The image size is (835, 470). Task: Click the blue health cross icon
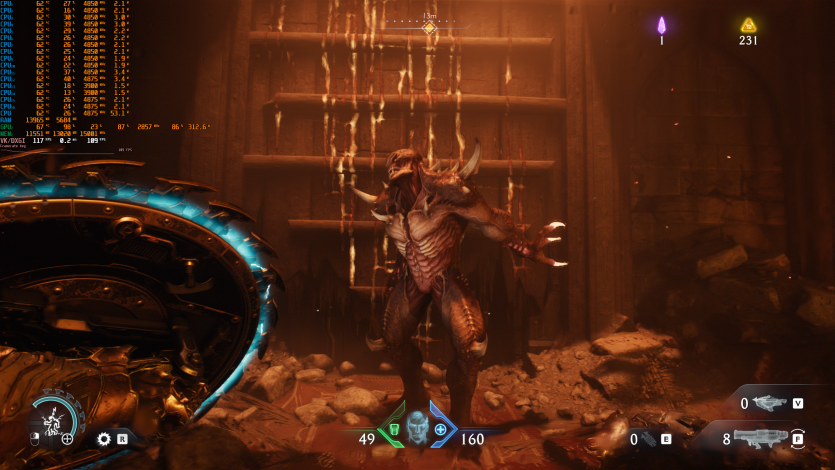(x=441, y=429)
